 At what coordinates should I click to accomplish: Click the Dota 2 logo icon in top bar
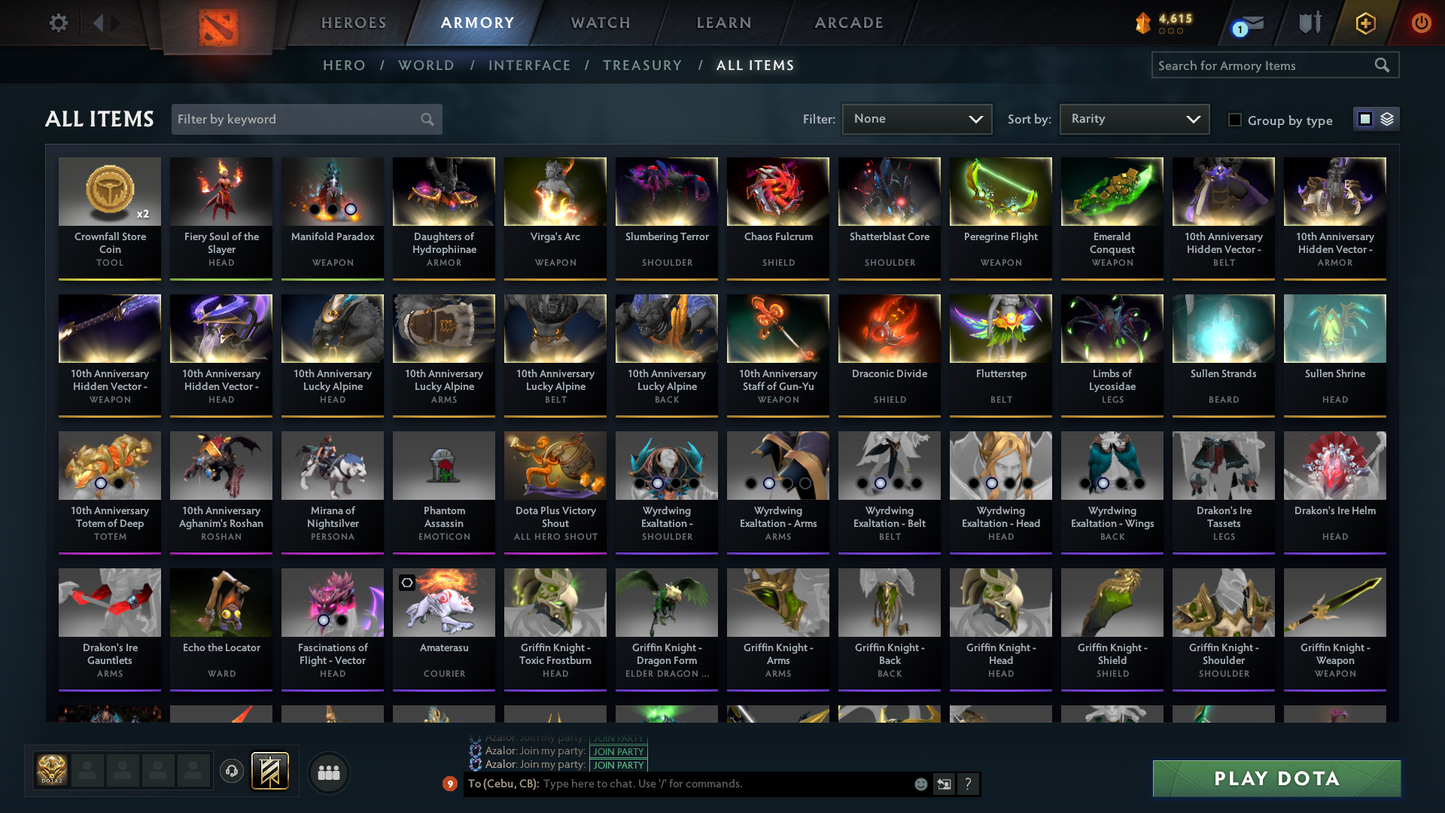coord(217,25)
